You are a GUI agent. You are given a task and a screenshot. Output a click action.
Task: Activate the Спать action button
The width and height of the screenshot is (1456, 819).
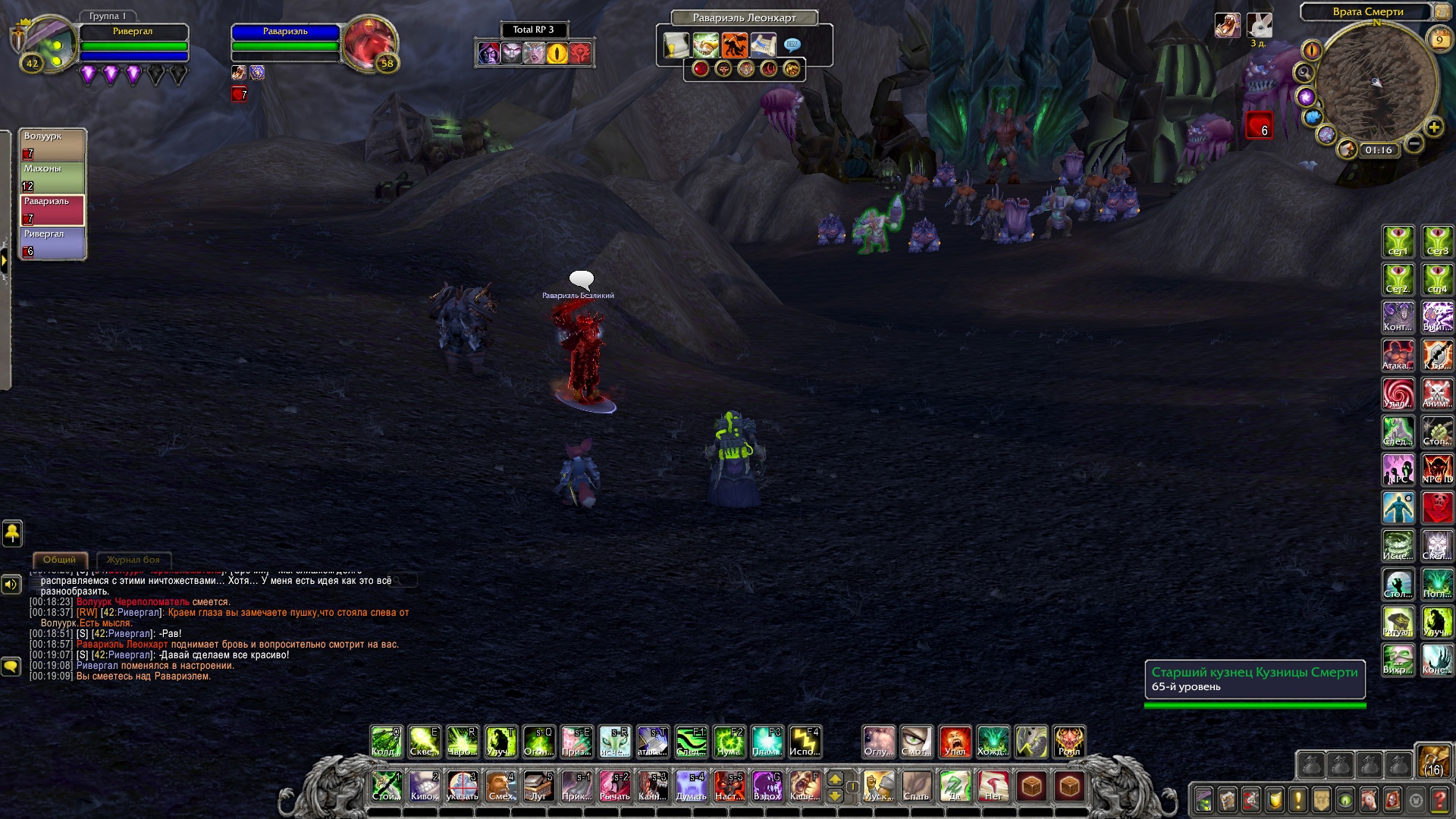tap(916, 786)
